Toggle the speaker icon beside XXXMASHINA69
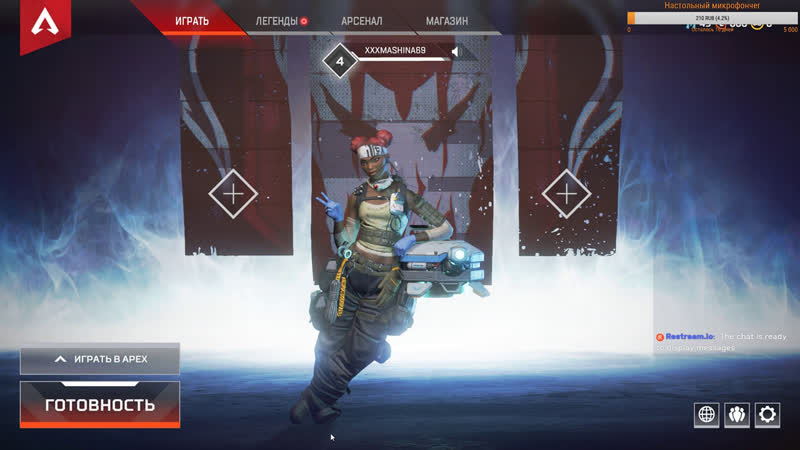Image resolution: width=800 pixels, height=450 pixels. (454, 51)
